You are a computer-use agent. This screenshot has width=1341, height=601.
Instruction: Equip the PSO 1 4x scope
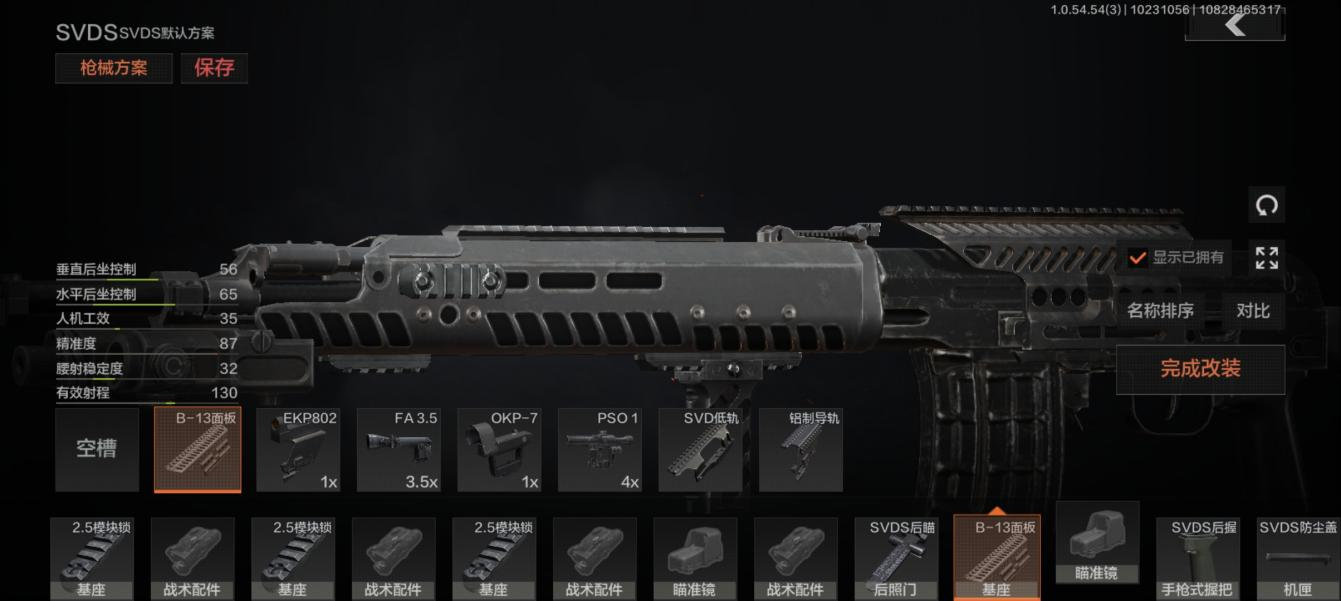click(600, 450)
